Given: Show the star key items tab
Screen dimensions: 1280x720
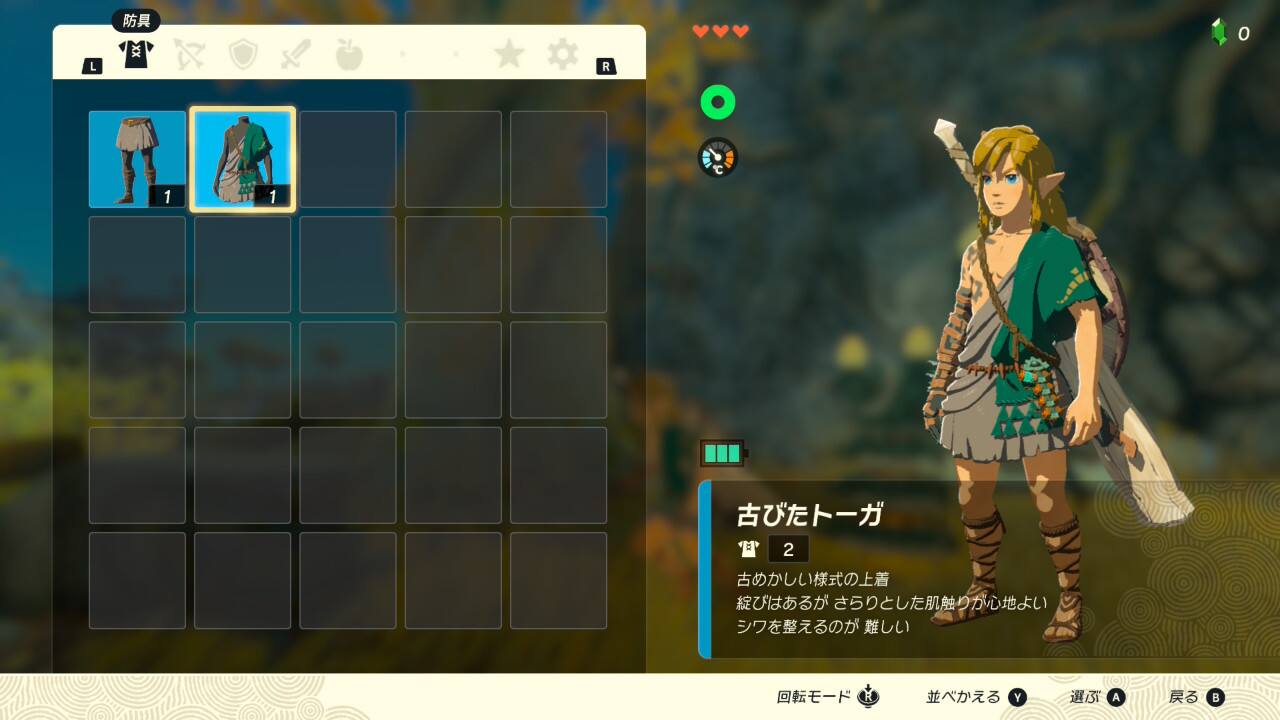Looking at the screenshot, I should (509, 54).
